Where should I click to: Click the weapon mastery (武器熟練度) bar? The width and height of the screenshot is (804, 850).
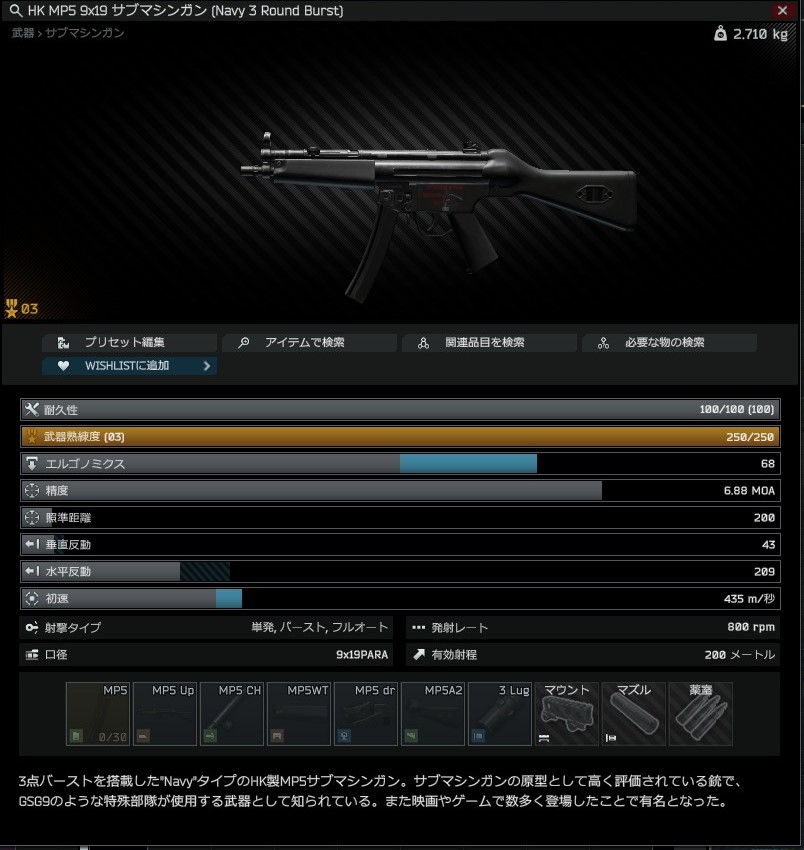tap(400, 437)
